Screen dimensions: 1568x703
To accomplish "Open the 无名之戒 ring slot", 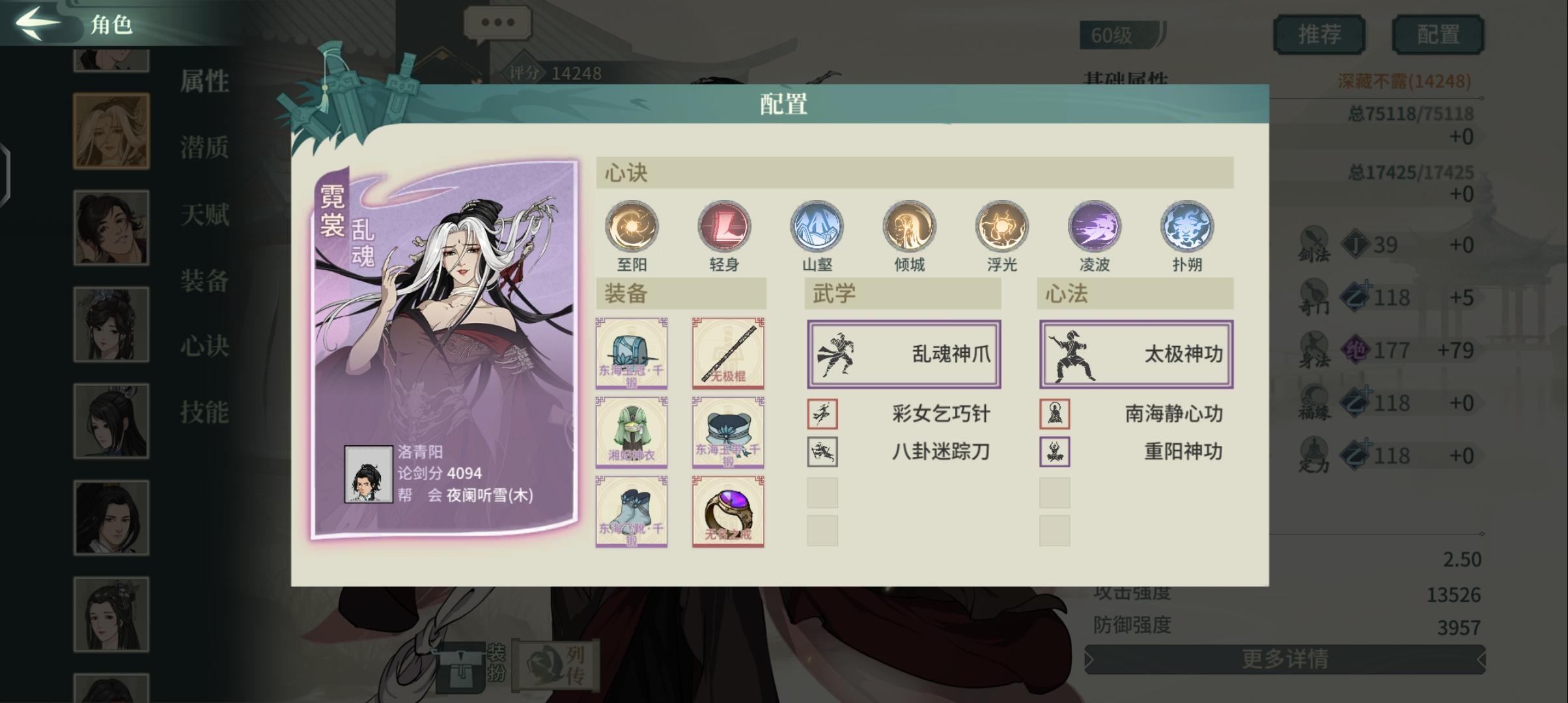I will 727,511.
